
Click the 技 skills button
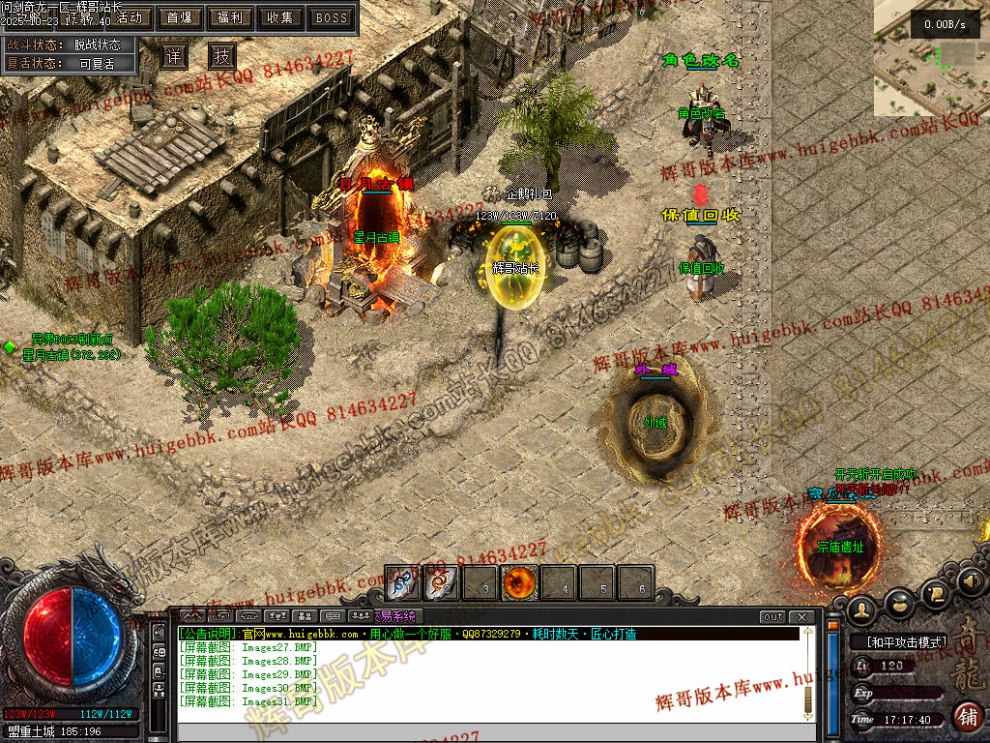coord(223,57)
